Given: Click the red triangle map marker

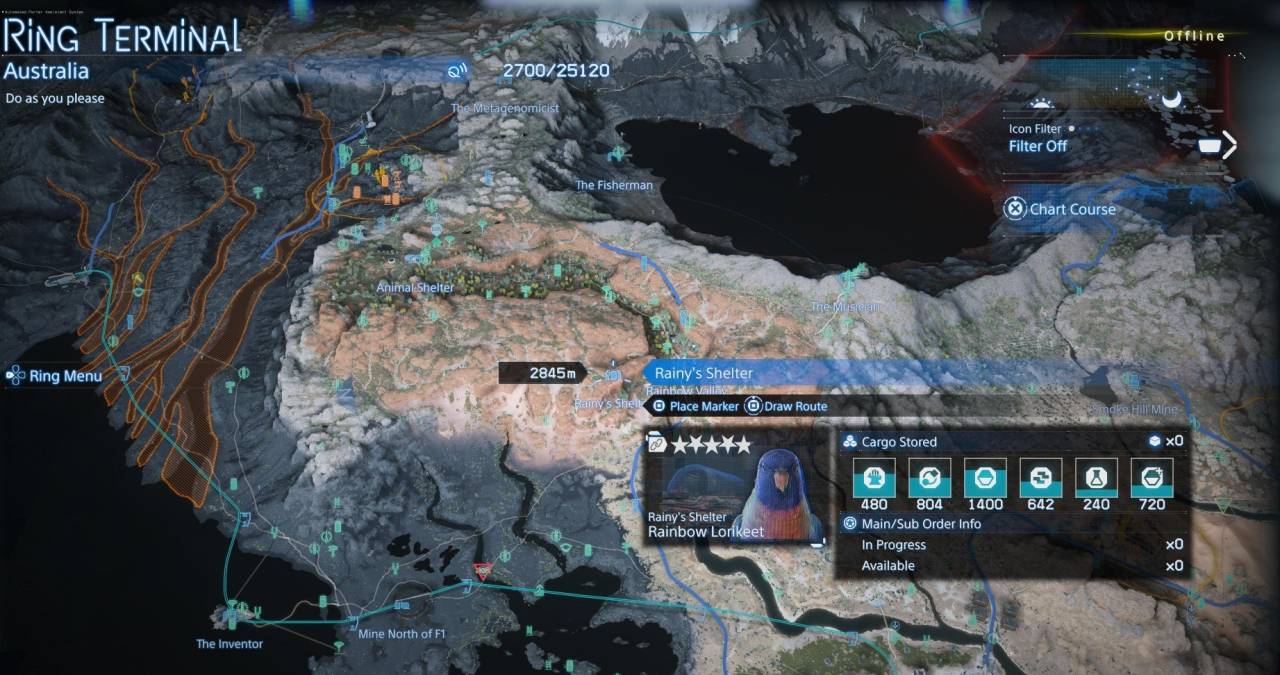Looking at the screenshot, I should pos(482,571).
